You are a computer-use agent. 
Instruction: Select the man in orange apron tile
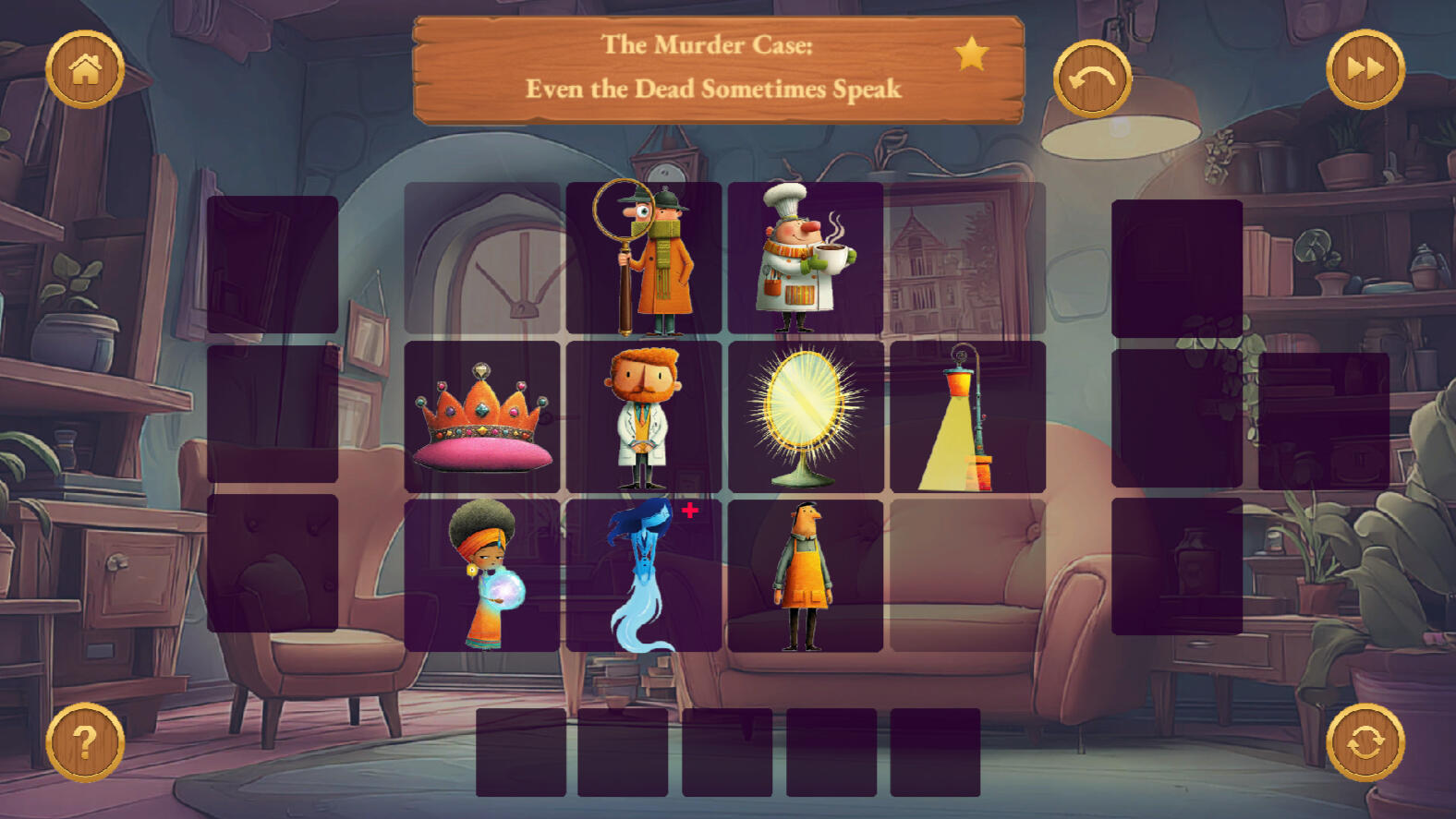click(x=805, y=575)
